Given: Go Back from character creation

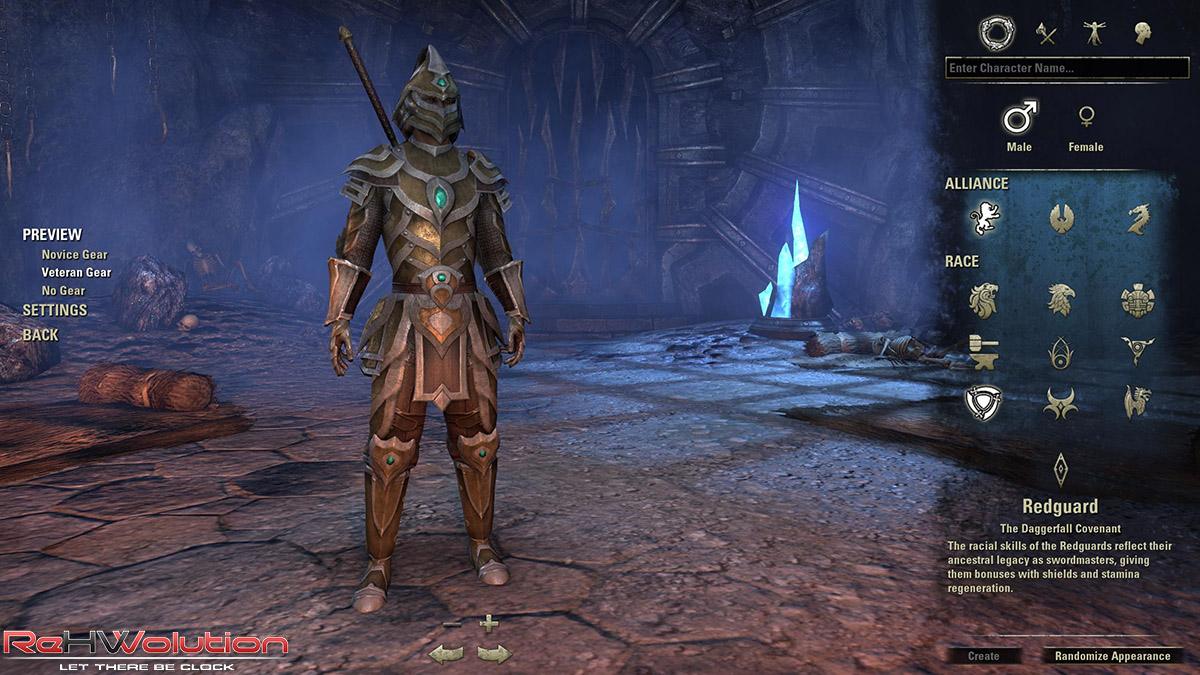Looking at the screenshot, I should point(40,335).
